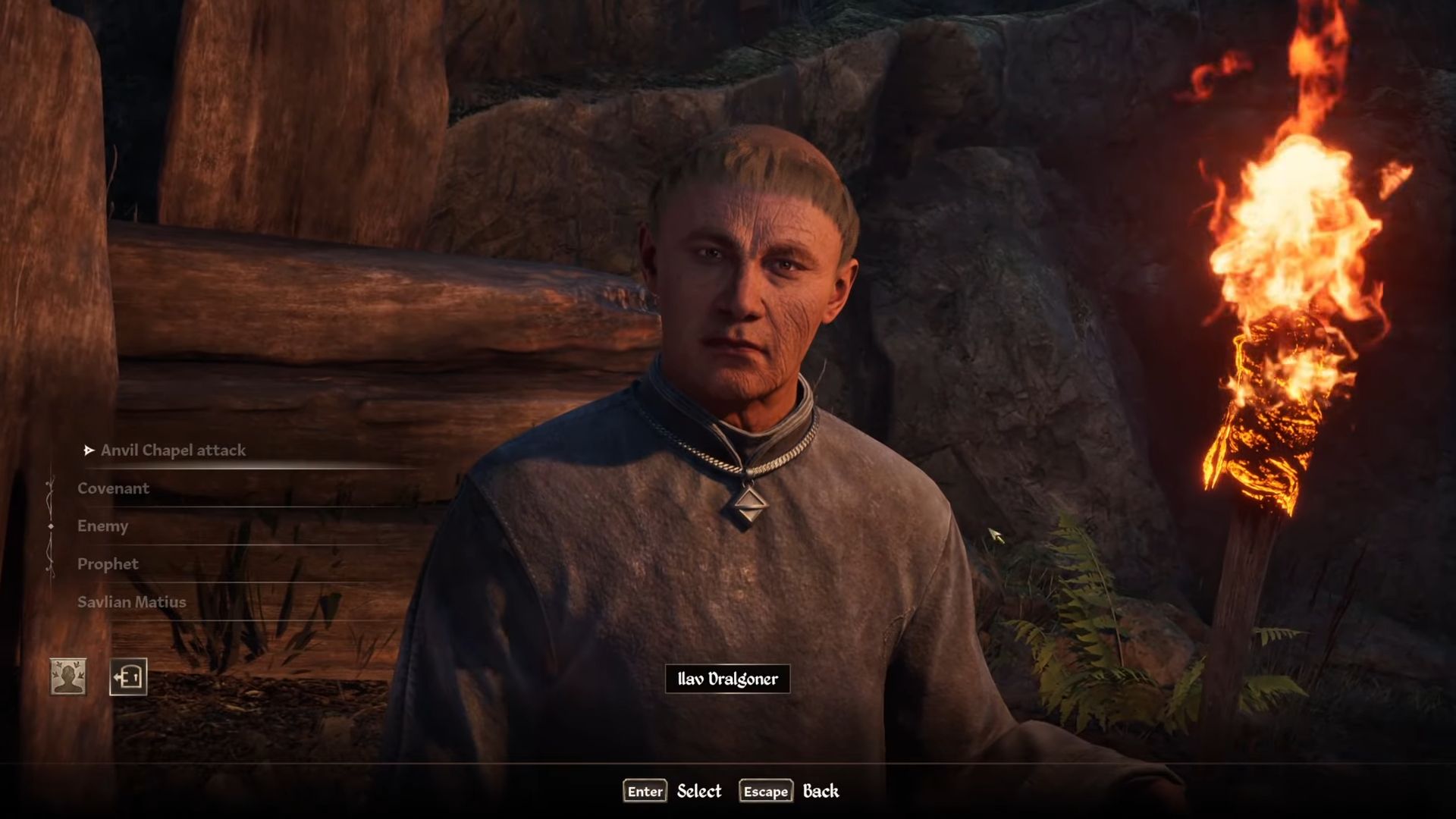Choose the Enemy dialogue topic
The image size is (1456, 819).
pos(102,526)
